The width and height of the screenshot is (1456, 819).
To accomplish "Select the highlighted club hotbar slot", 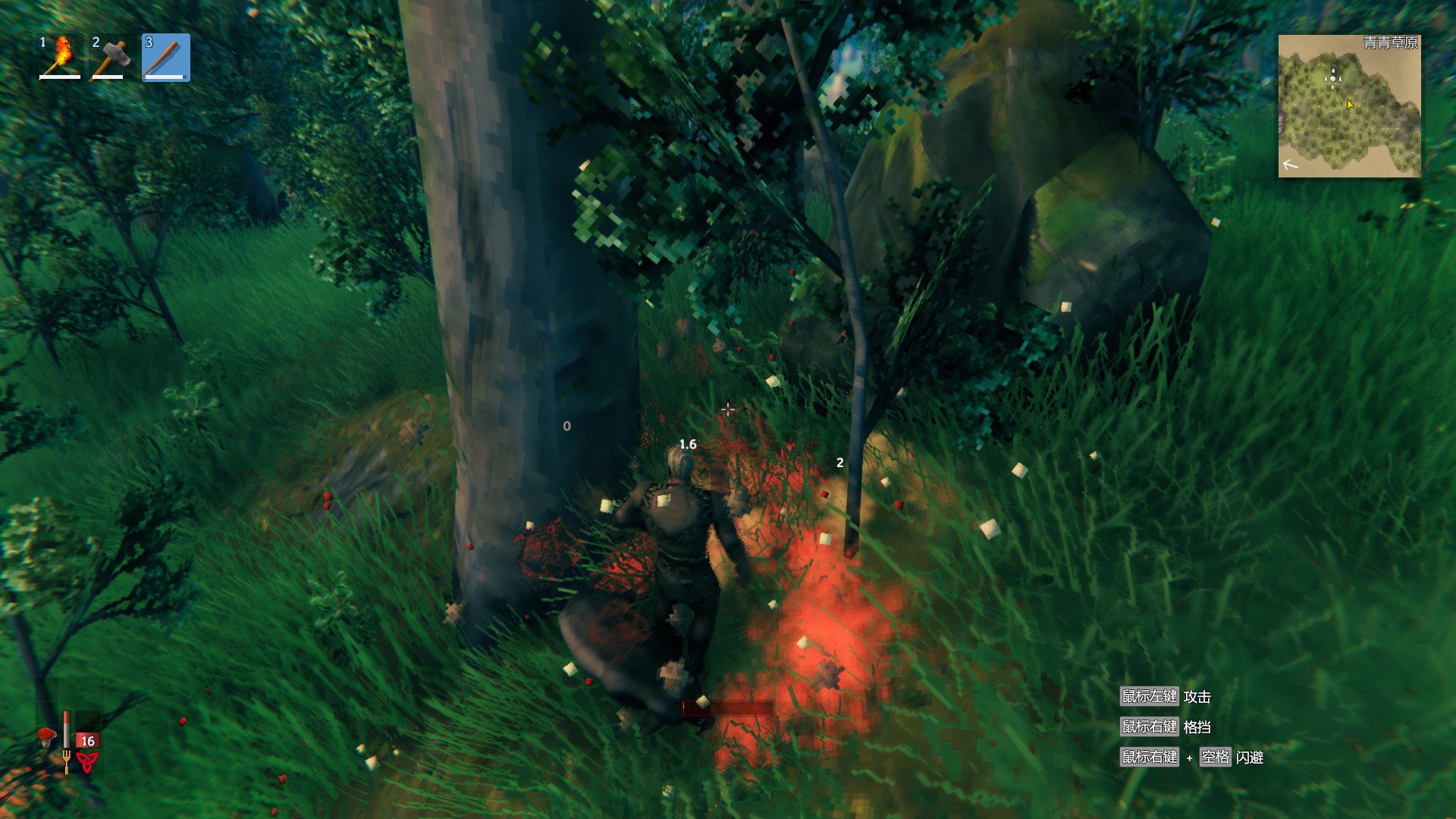I will click(x=166, y=58).
